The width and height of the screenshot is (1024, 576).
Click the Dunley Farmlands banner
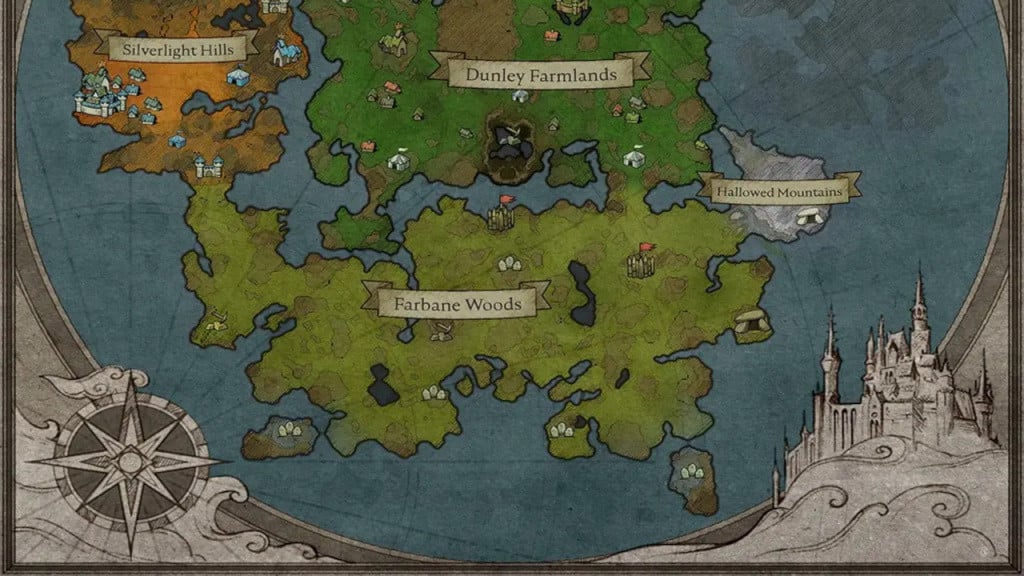540,74
